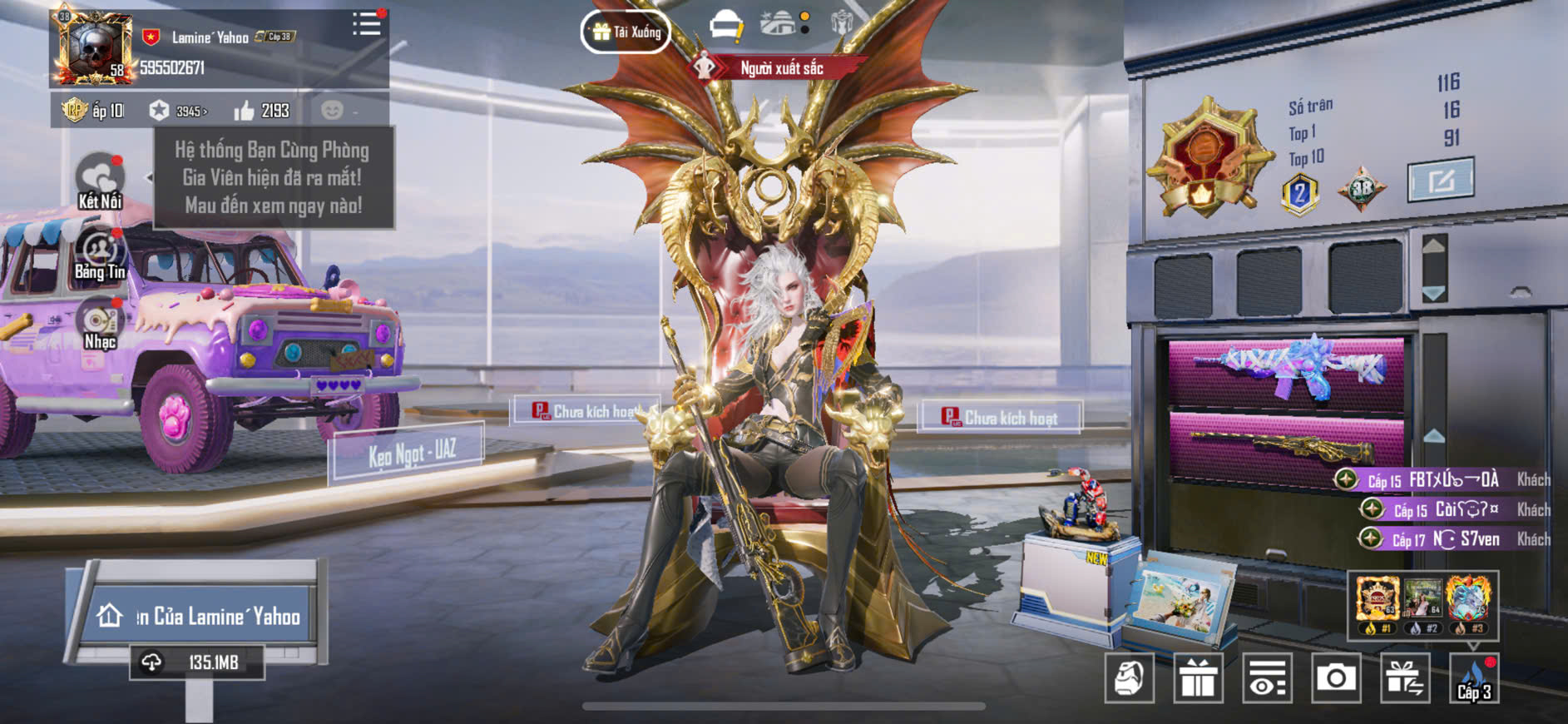This screenshot has height=724, width=1568.
Task: Open the camera photo mode
Action: (x=1336, y=678)
